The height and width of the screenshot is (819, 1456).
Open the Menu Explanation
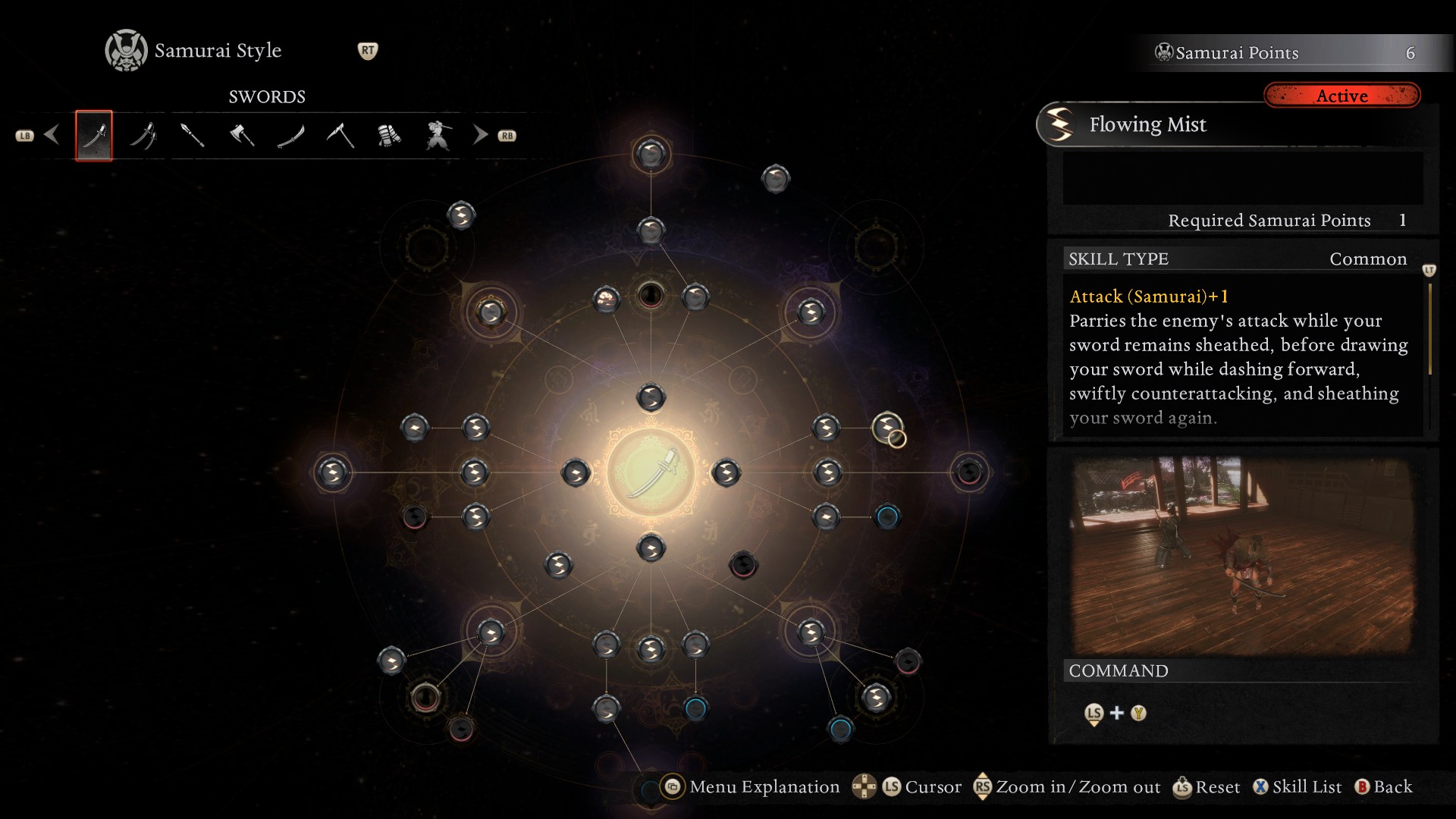752,787
